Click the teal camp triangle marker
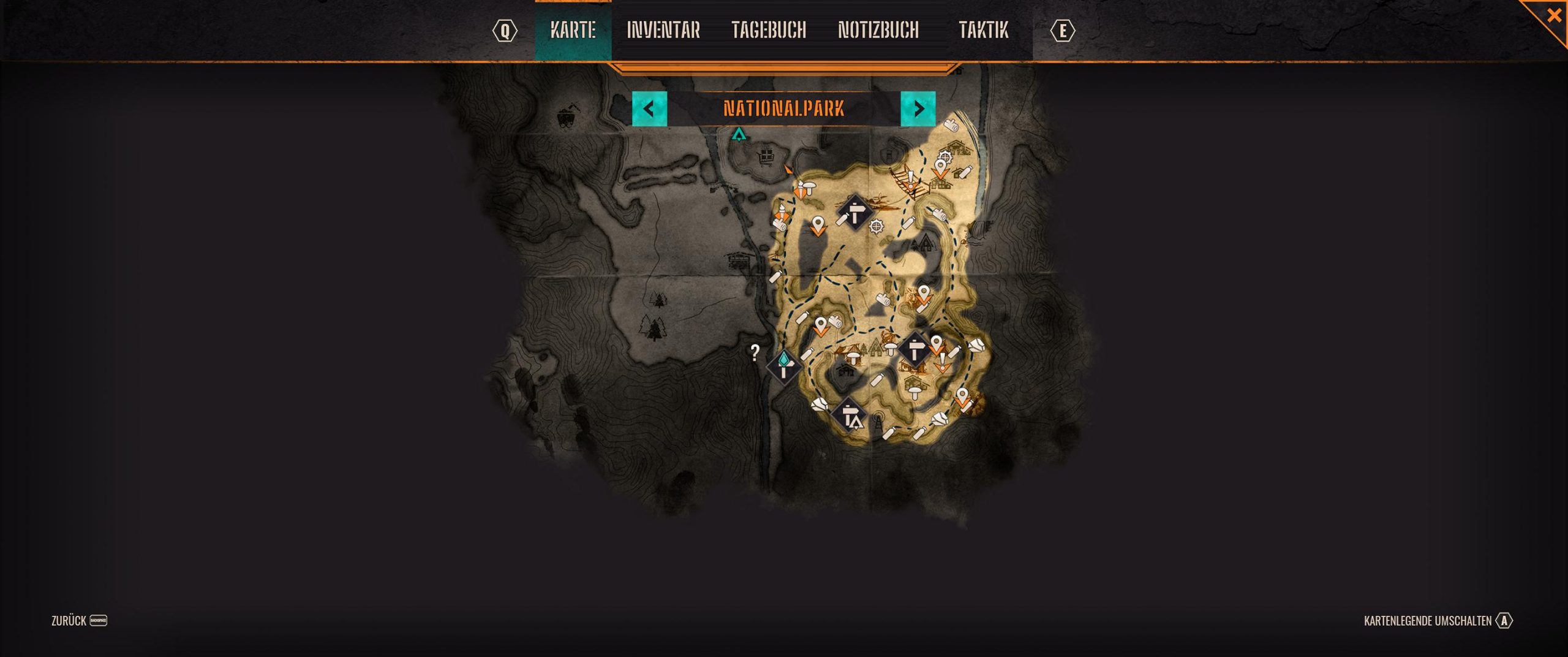 click(x=739, y=134)
